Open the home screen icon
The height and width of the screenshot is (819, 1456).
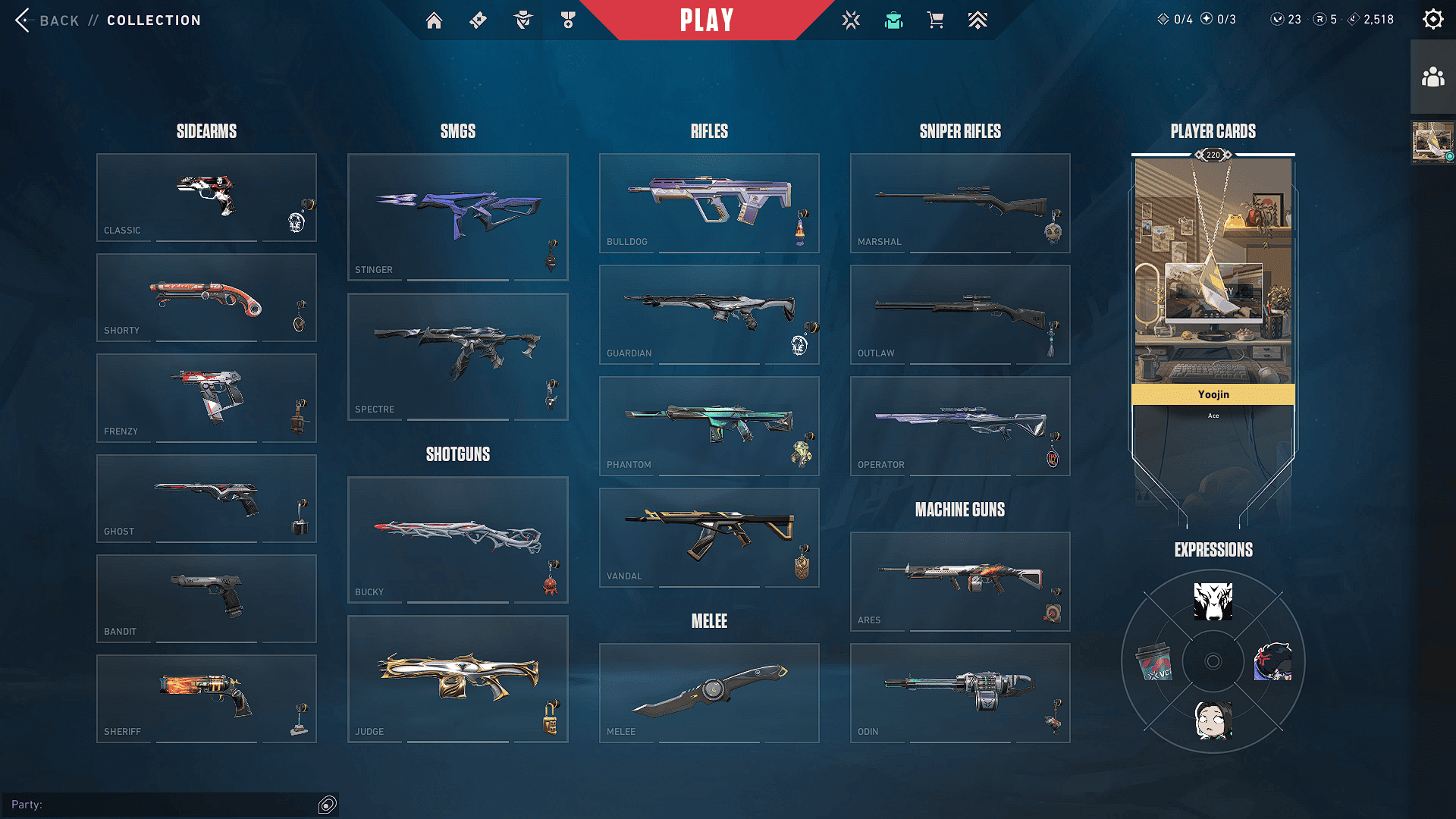pos(434,20)
